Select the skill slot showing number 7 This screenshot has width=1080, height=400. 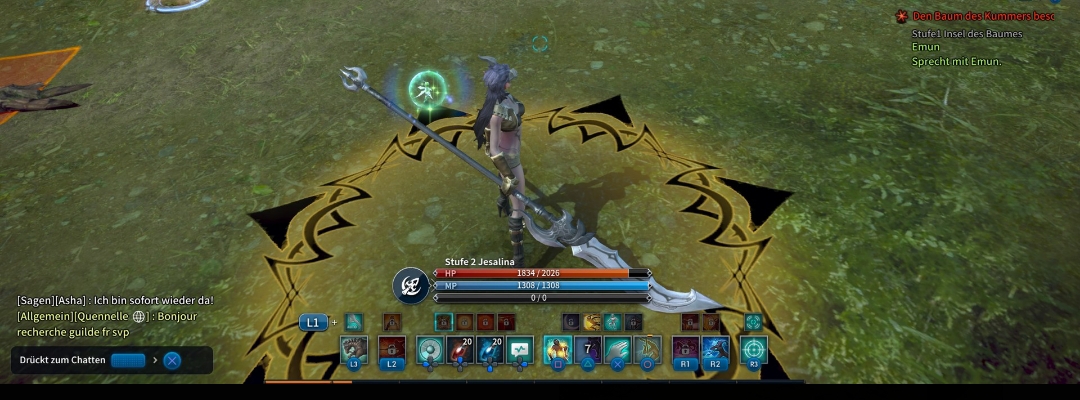588,349
